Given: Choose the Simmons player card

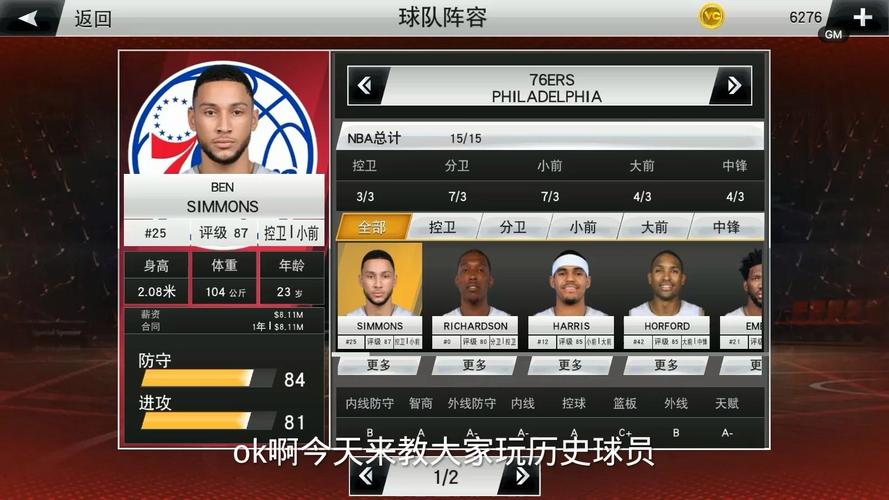Looking at the screenshot, I should point(379,292).
